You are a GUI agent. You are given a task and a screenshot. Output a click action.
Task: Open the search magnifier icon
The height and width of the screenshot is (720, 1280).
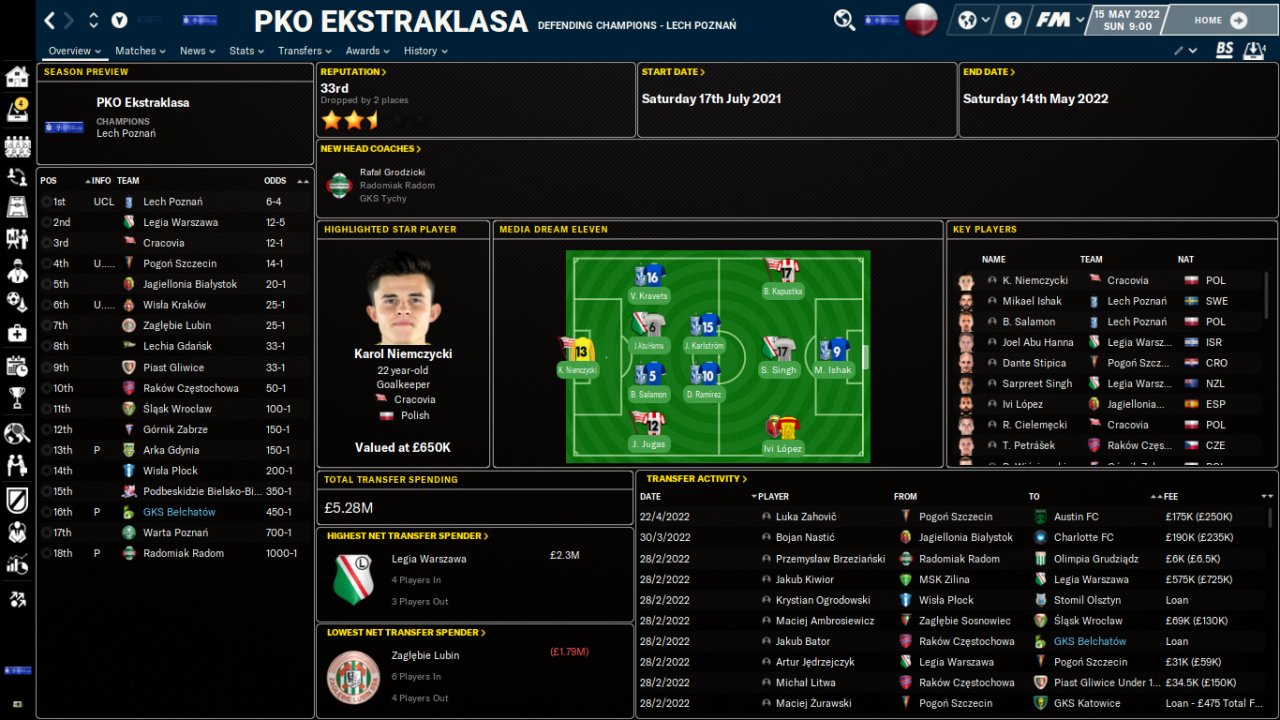[845, 20]
